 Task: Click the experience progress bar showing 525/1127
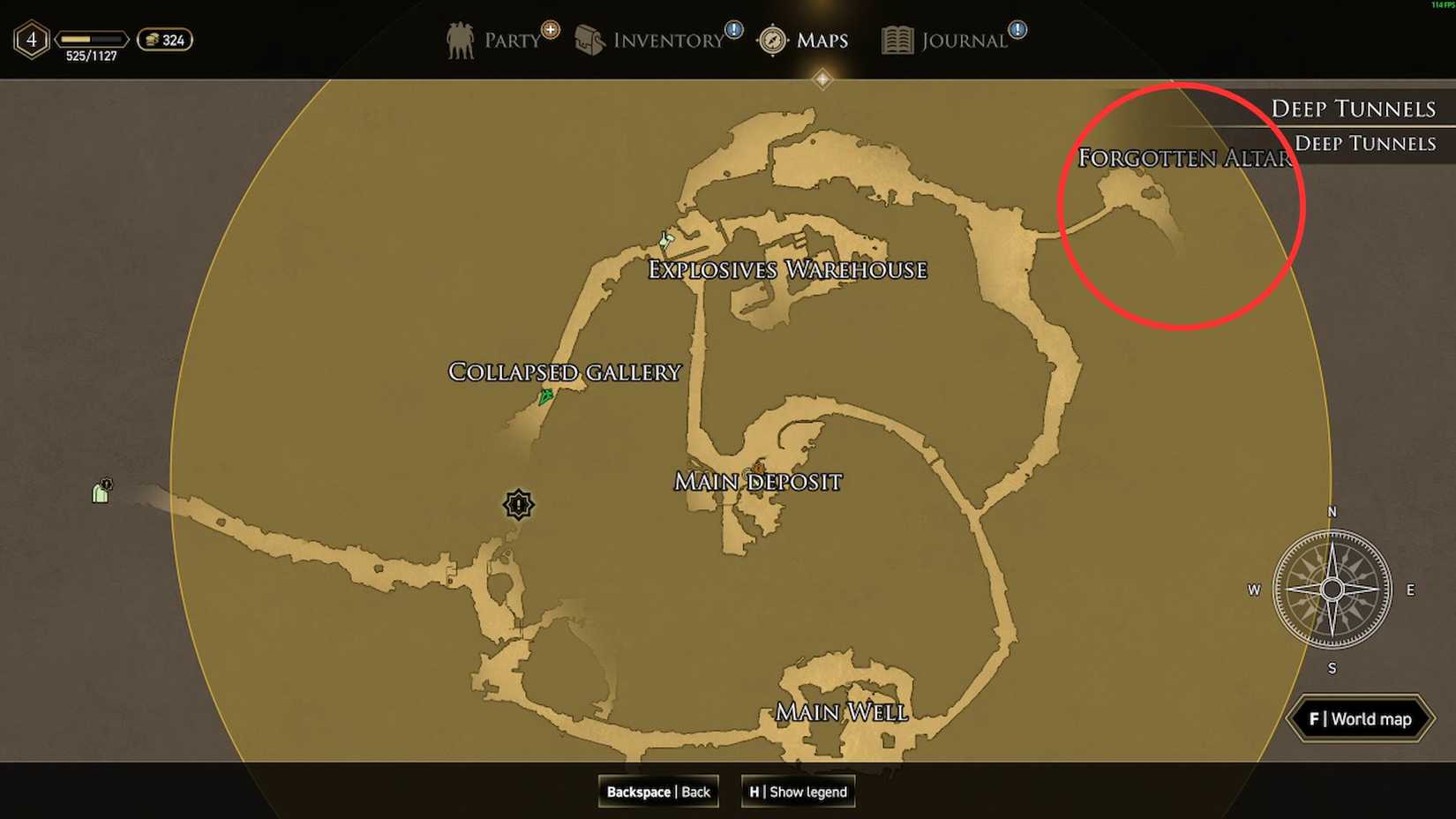pyautogui.click(x=90, y=39)
